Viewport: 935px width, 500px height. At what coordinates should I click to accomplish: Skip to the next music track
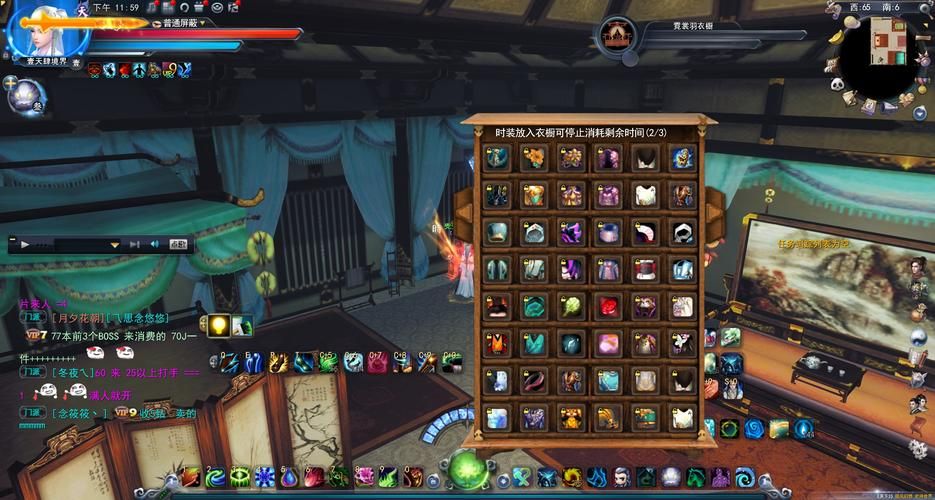tap(134, 244)
